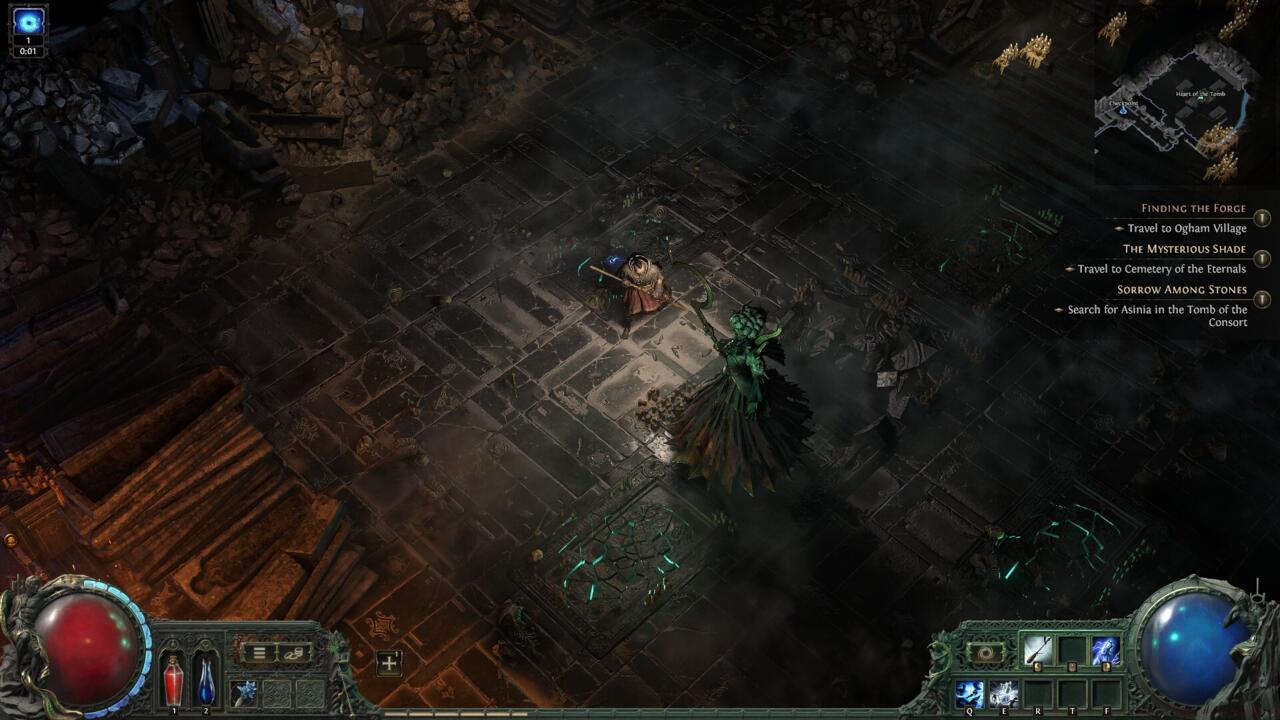Click the plus passive point button

(389, 662)
